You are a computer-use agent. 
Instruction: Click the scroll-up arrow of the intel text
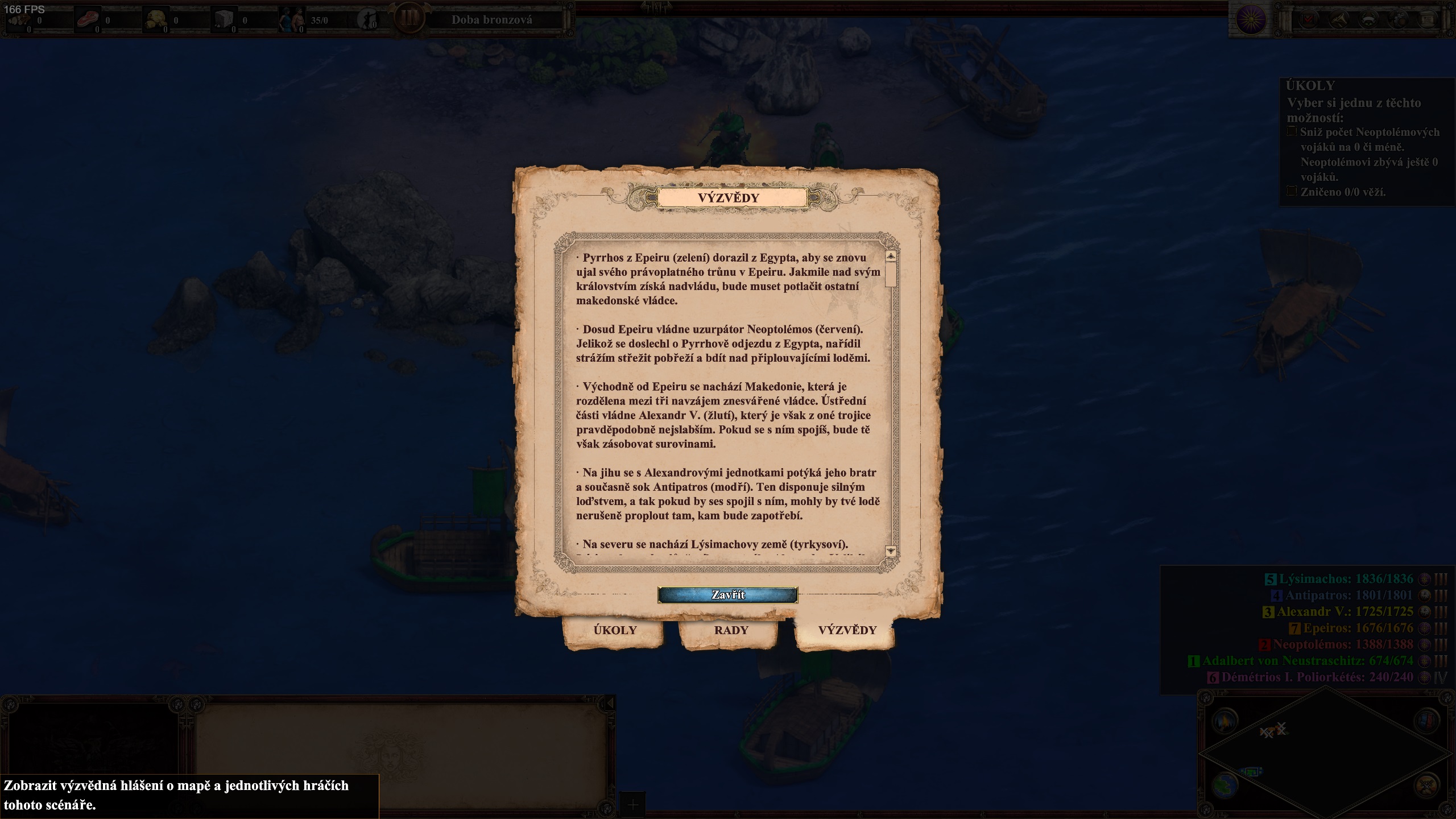pyautogui.click(x=891, y=257)
